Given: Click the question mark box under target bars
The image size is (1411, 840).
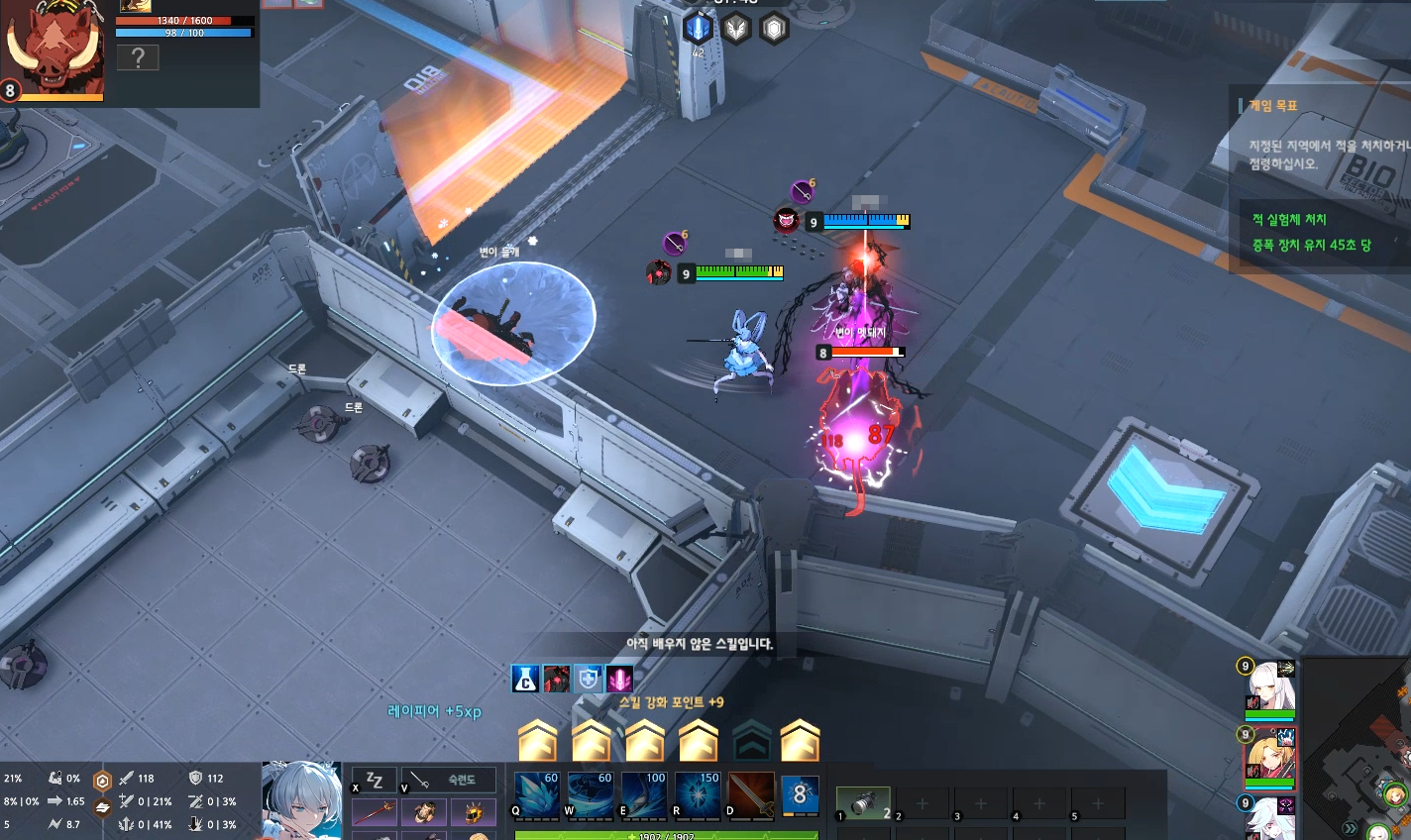Looking at the screenshot, I should pos(138,57).
